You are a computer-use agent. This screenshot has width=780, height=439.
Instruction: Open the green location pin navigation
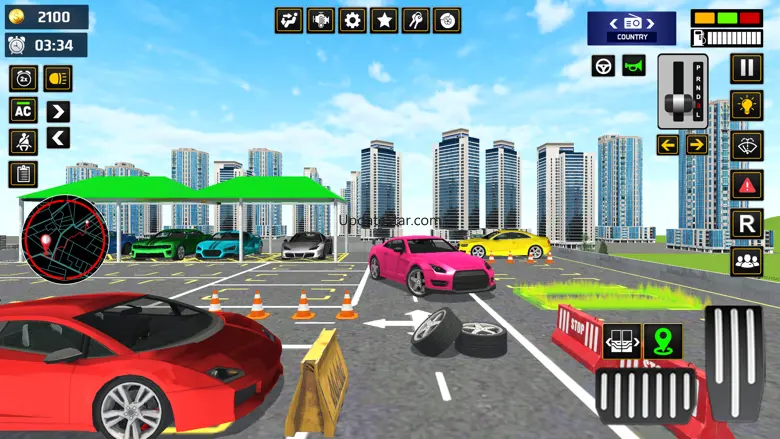pos(662,341)
